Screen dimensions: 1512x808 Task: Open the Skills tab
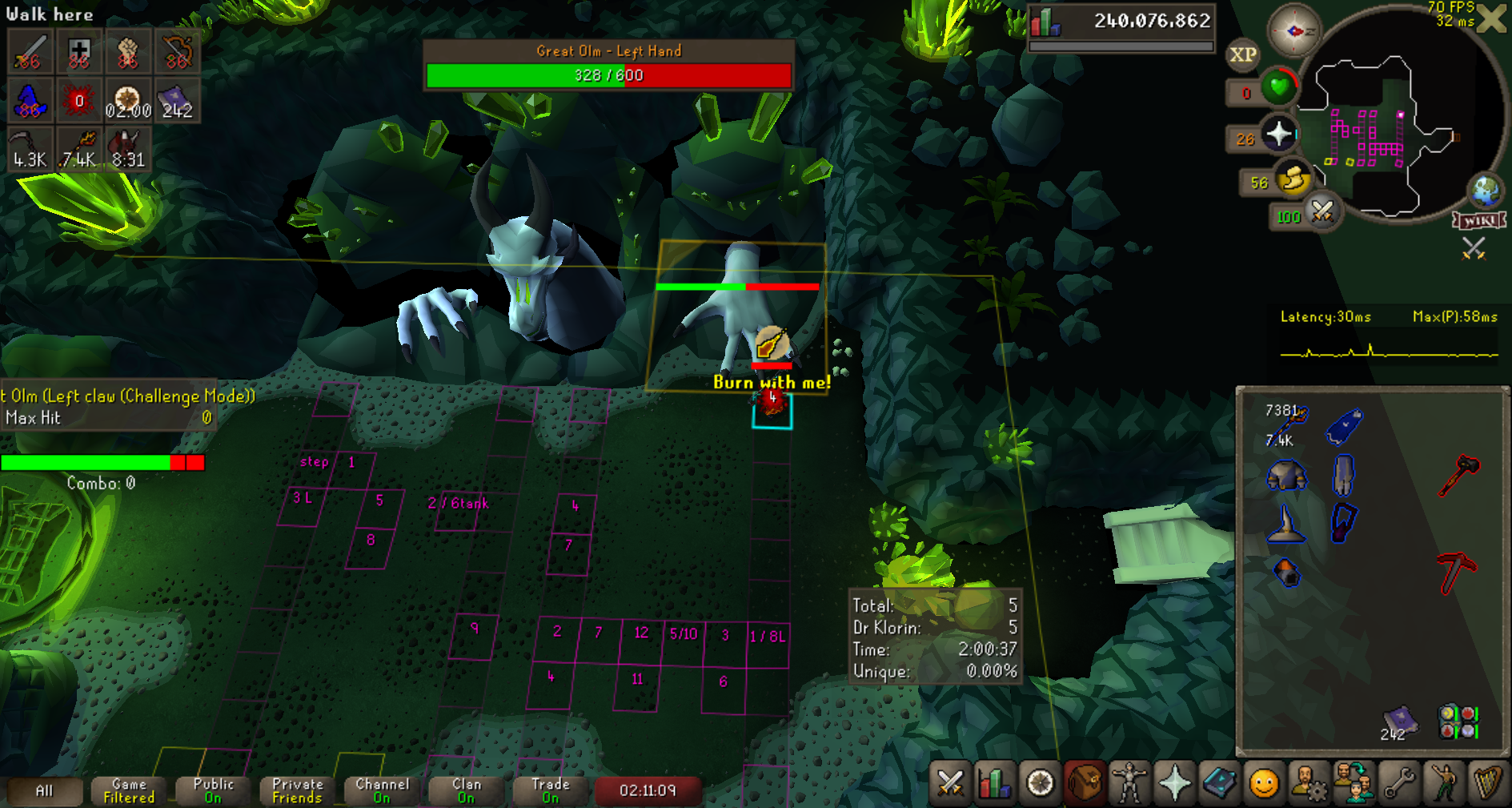coord(994,782)
